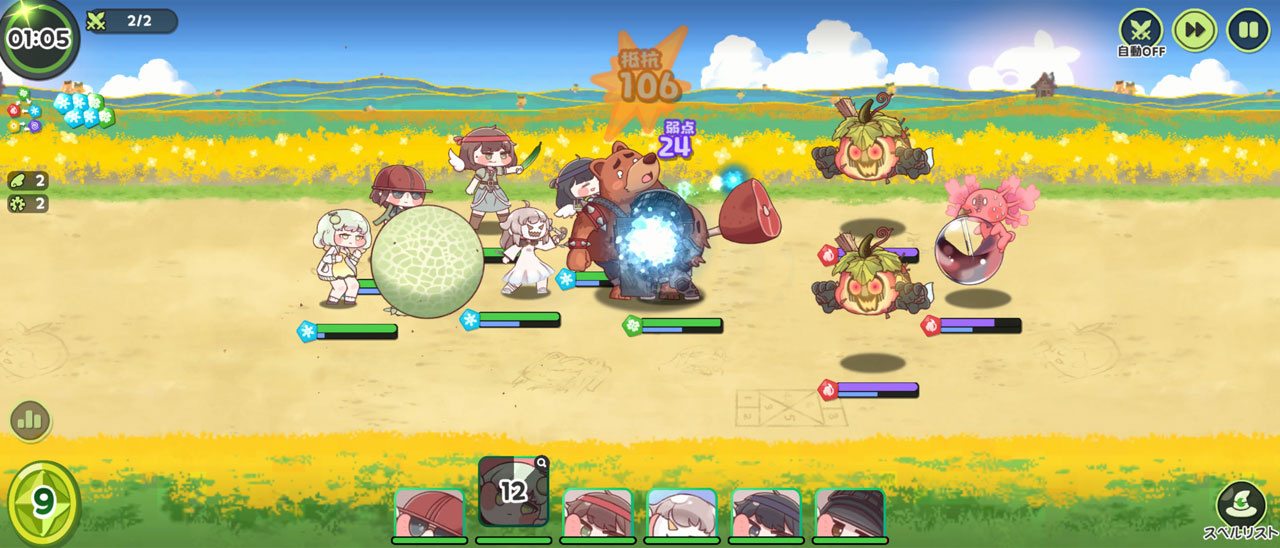The width and height of the screenshot is (1280, 548).
Task: Tap the magnifier icon on the cooldown card
Action: click(541, 463)
